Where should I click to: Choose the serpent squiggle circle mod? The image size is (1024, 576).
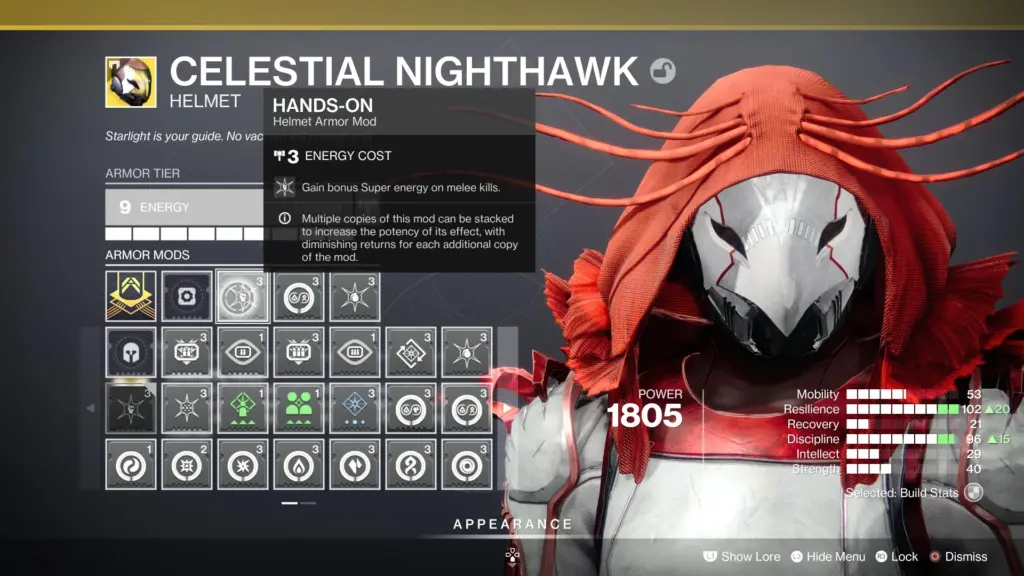pyautogui.click(x=410, y=464)
